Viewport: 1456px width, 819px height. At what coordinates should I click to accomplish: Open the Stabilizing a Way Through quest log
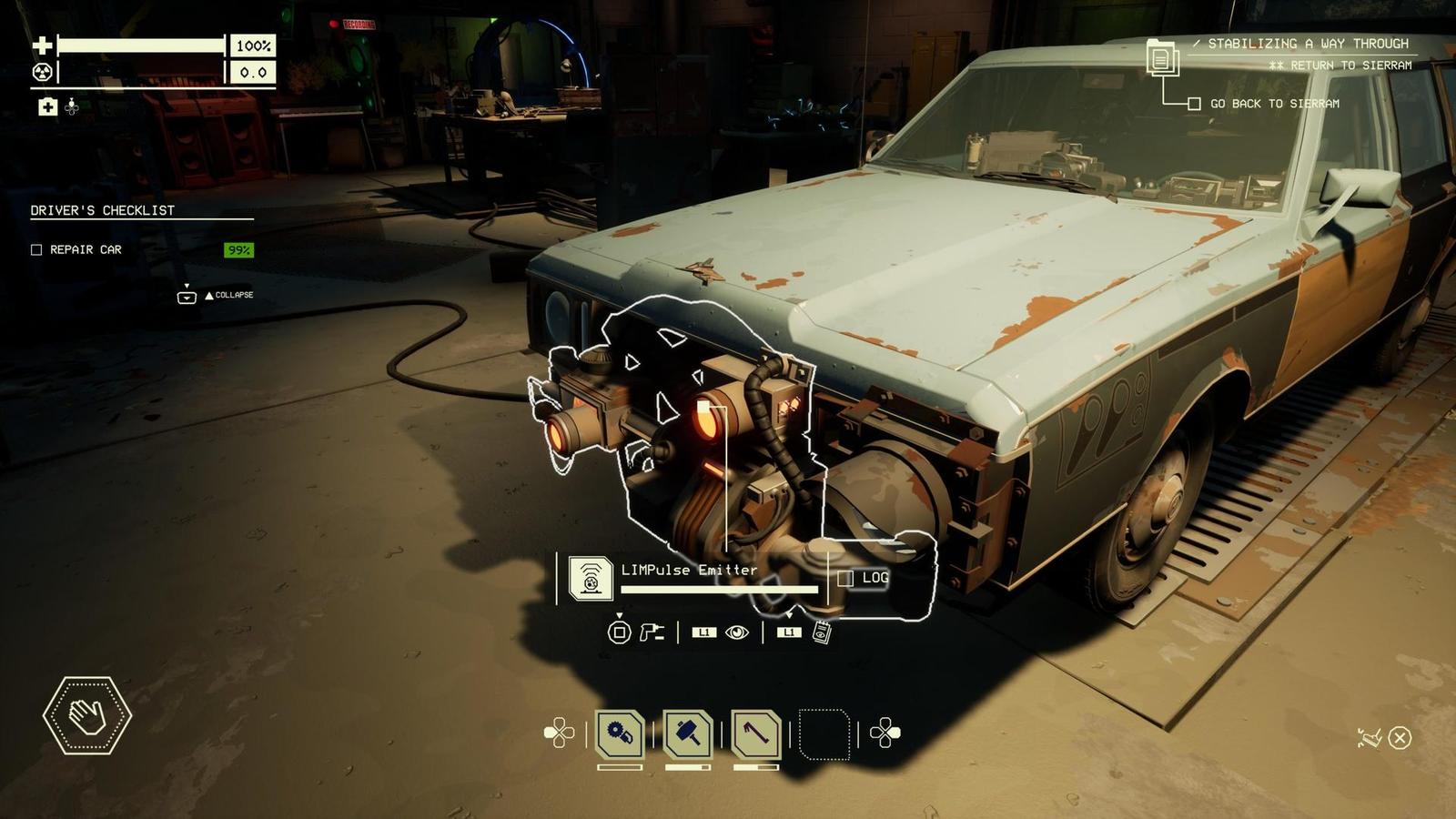[1162, 58]
